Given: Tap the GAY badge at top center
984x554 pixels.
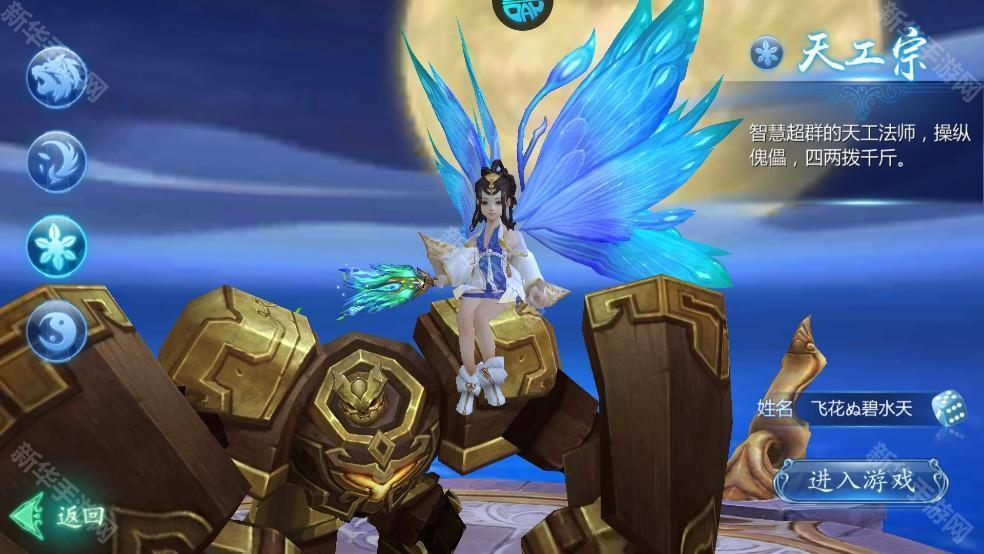Looking at the screenshot, I should tap(518, 11).
